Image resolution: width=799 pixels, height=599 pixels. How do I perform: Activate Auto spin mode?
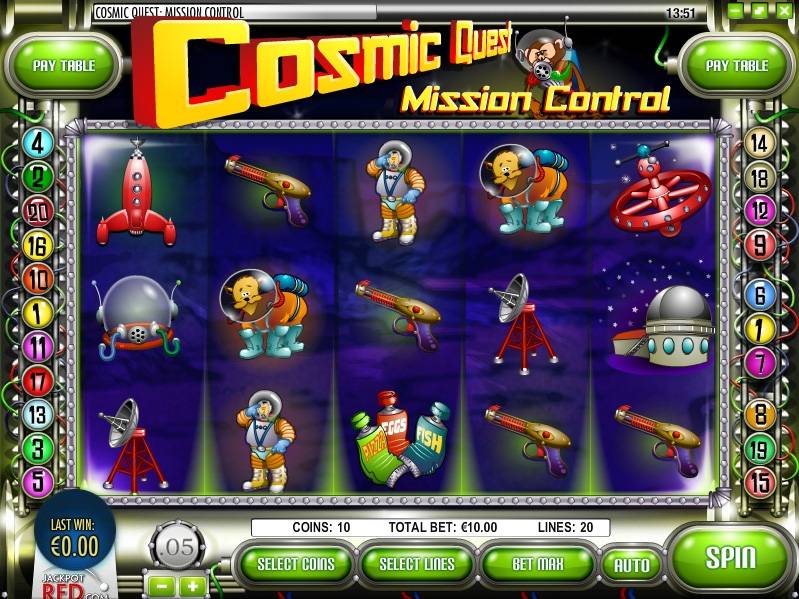point(632,565)
